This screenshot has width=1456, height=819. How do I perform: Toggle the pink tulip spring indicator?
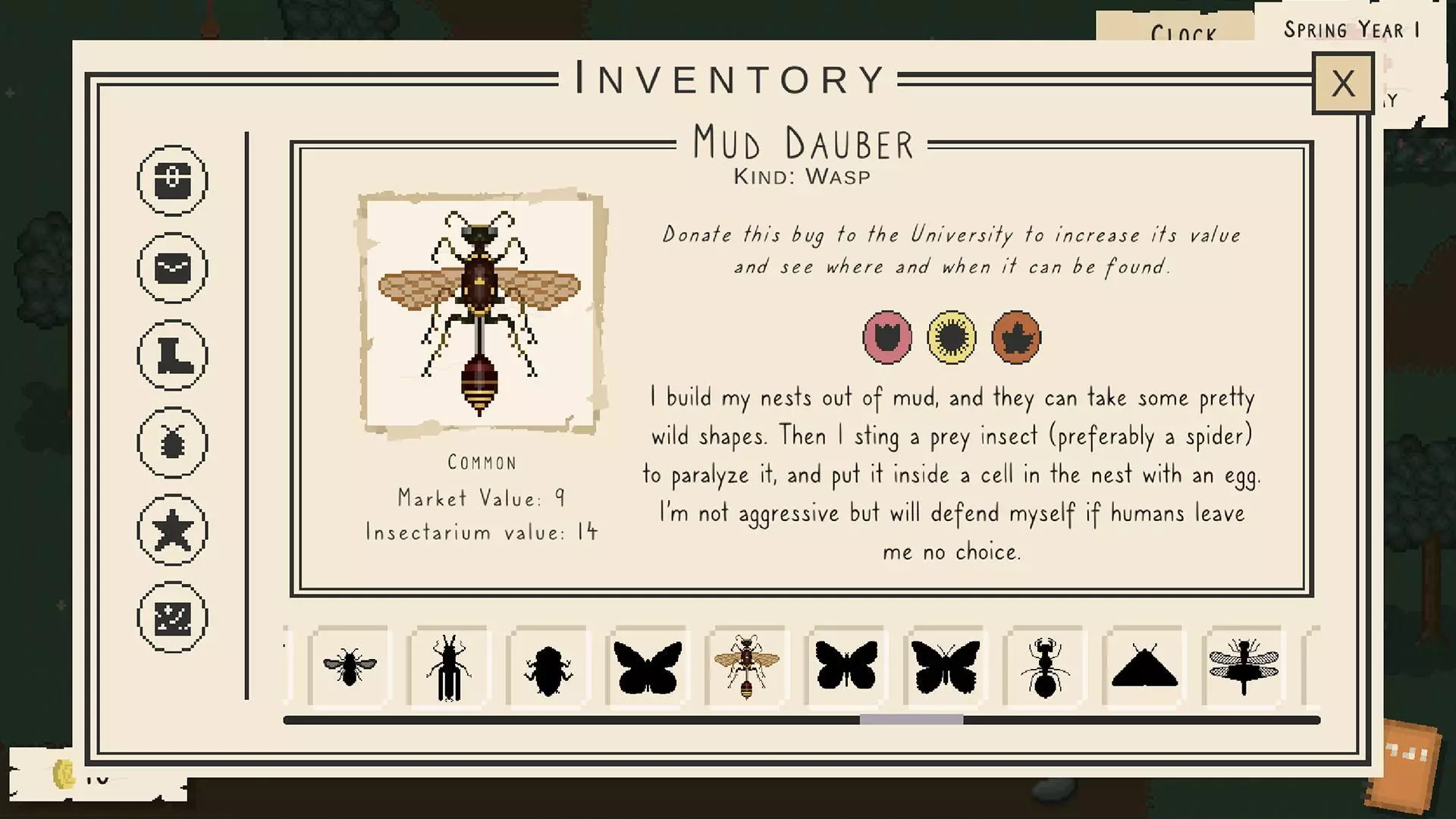(886, 338)
